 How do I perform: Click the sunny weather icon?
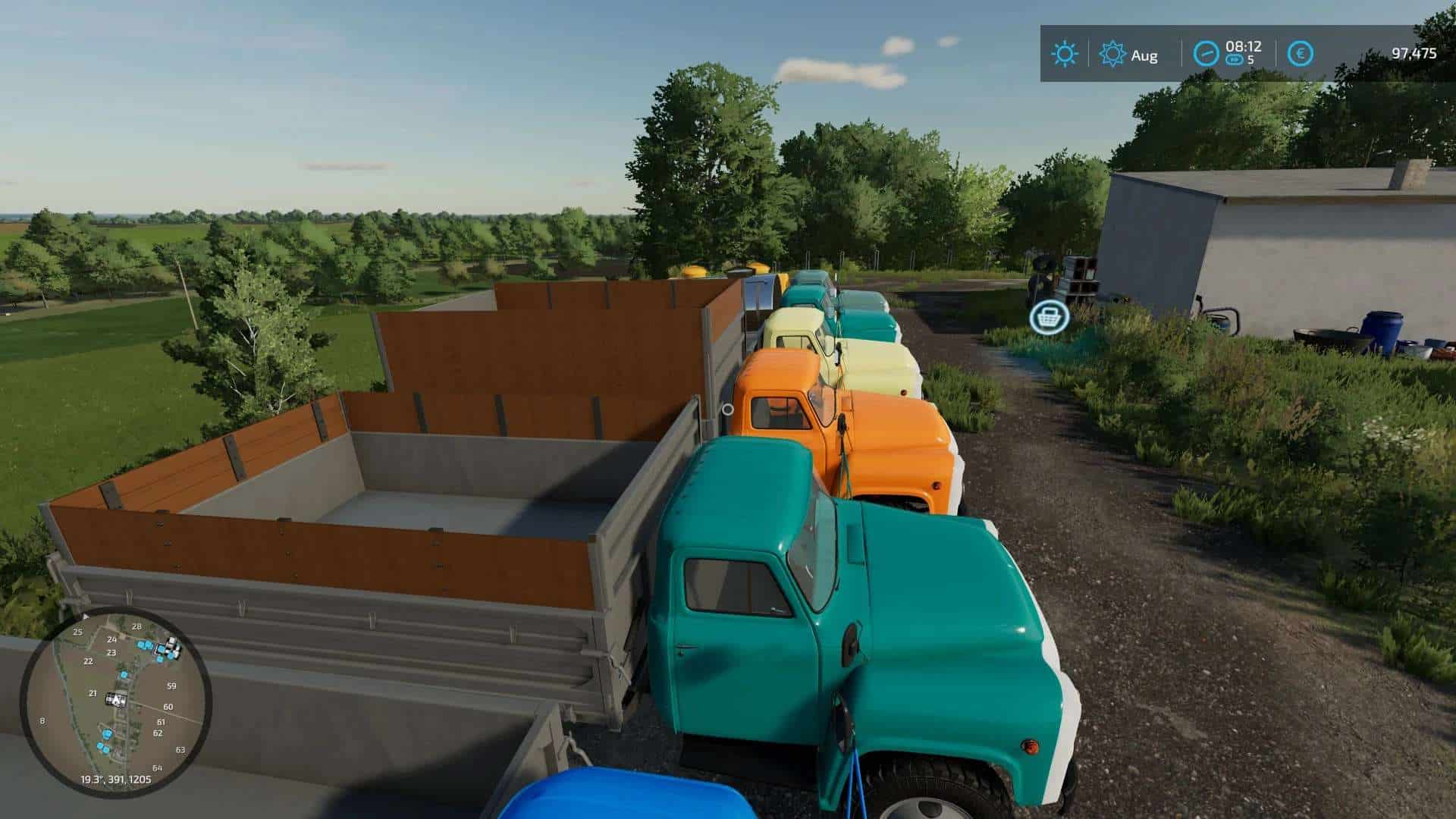(x=1064, y=54)
